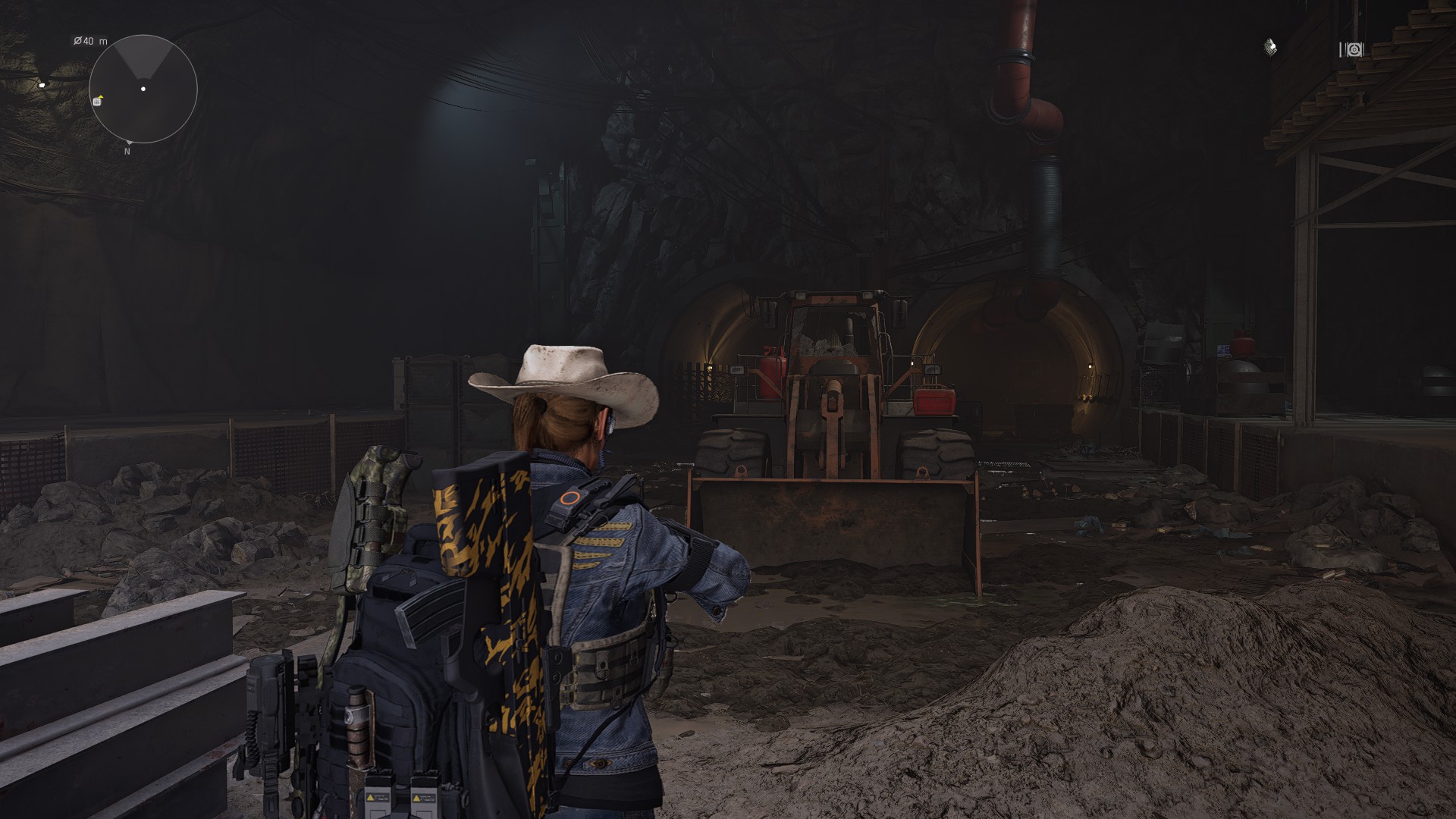
Task: Click the left bracket beside the camera indicator
Action: click(1341, 49)
